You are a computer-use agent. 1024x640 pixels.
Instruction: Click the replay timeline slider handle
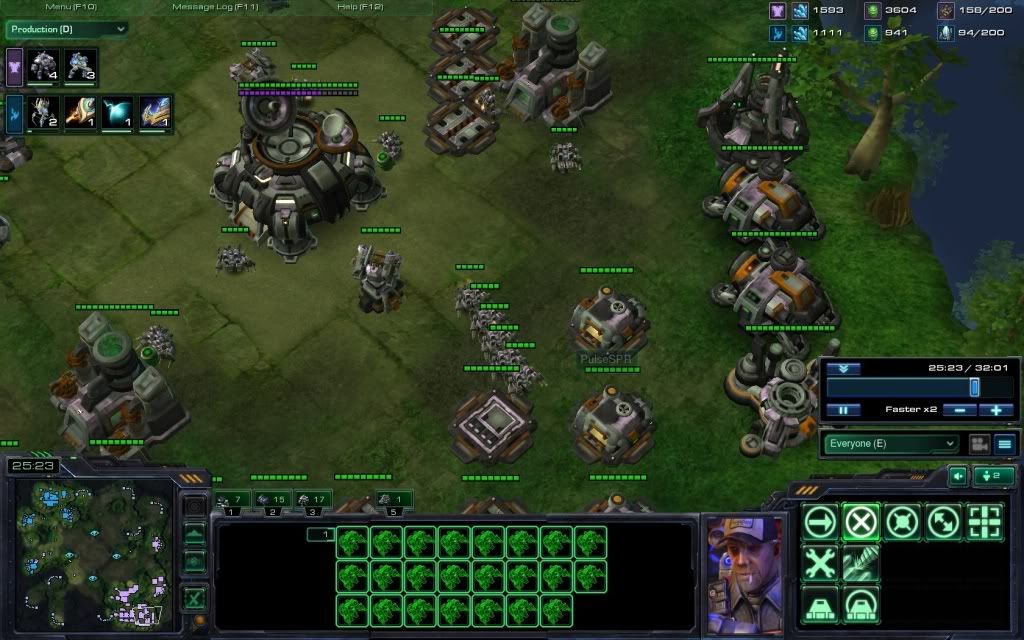974,387
